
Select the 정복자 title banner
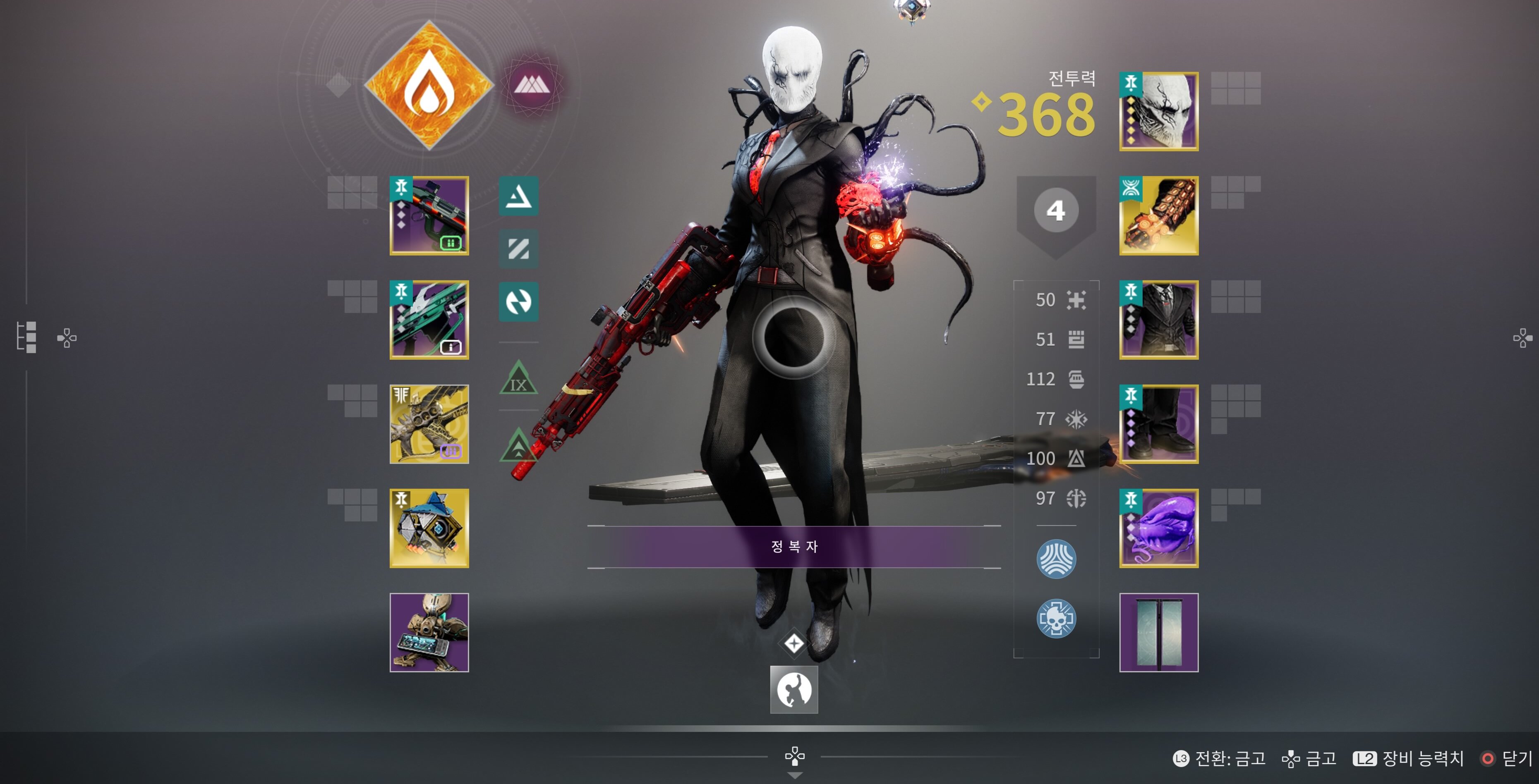coord(794,546)
